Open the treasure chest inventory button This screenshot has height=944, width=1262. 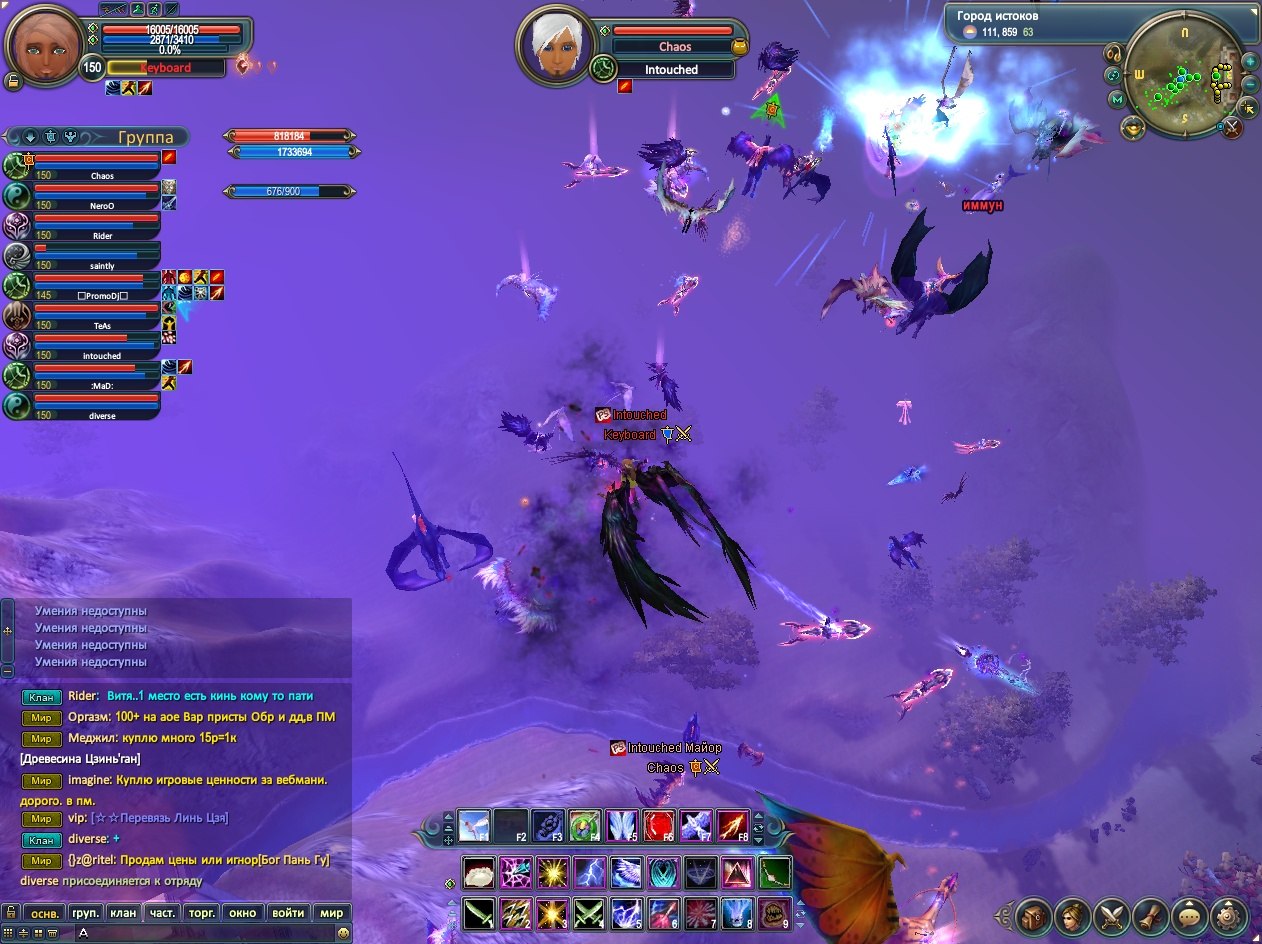tap(1034, 915)
